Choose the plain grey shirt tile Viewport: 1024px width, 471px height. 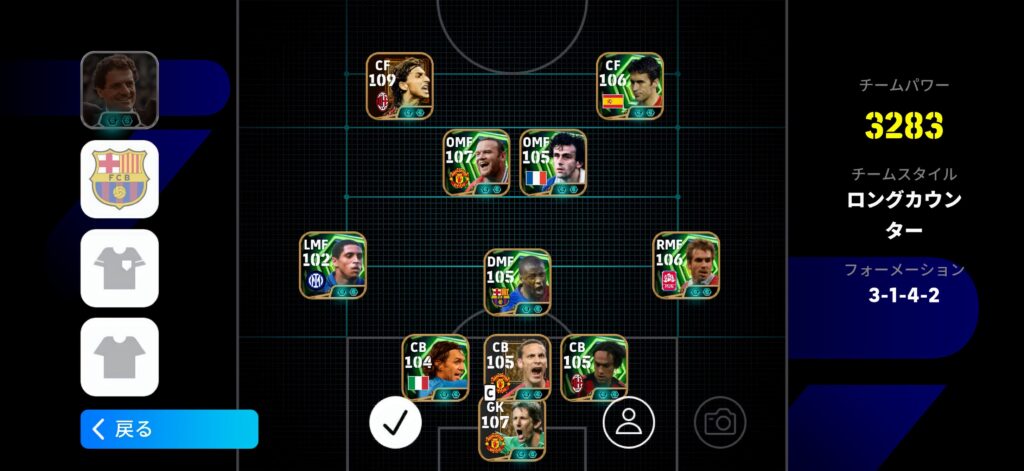pos(120,357)
